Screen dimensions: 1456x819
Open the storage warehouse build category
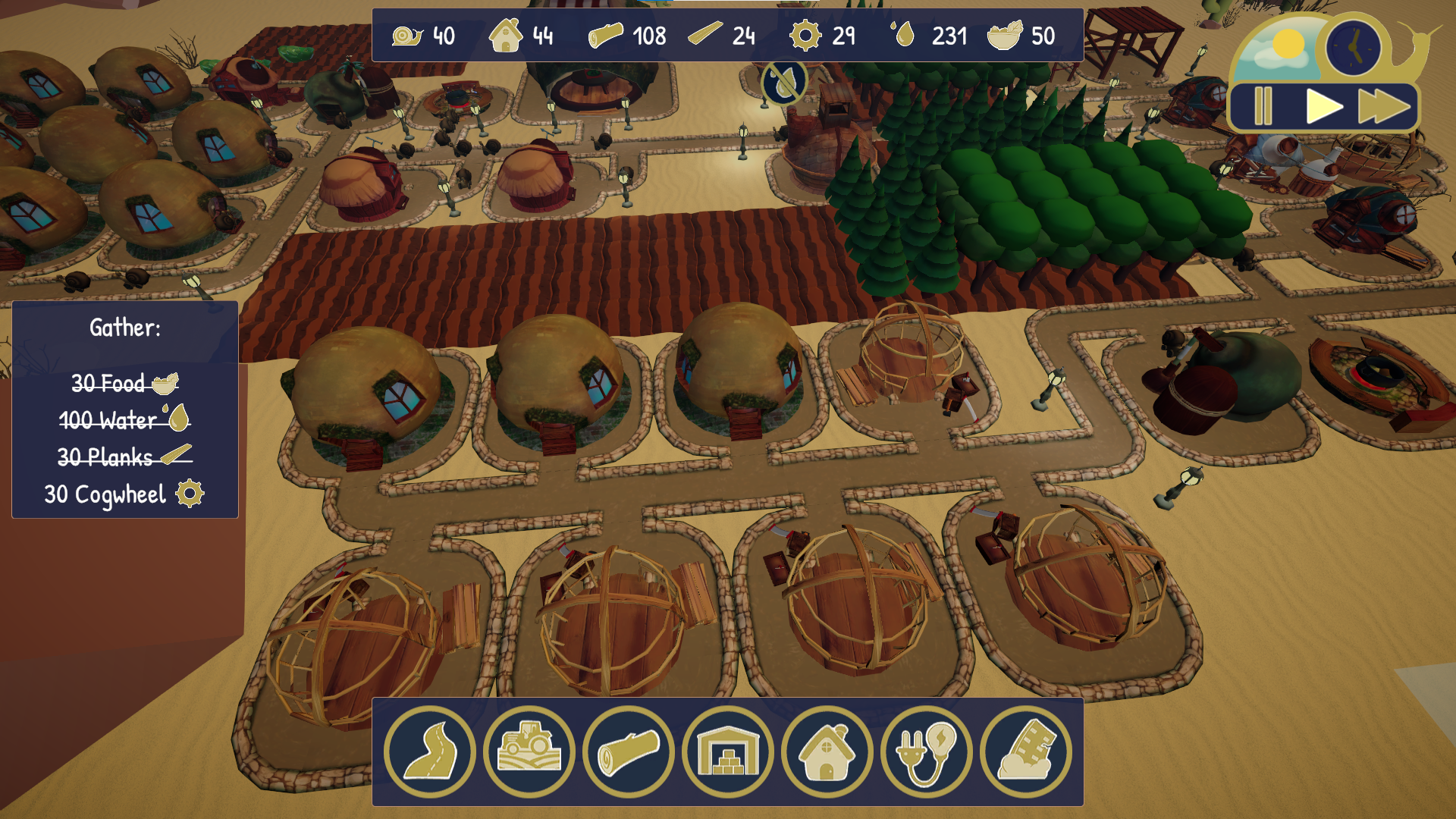point(728,752)
